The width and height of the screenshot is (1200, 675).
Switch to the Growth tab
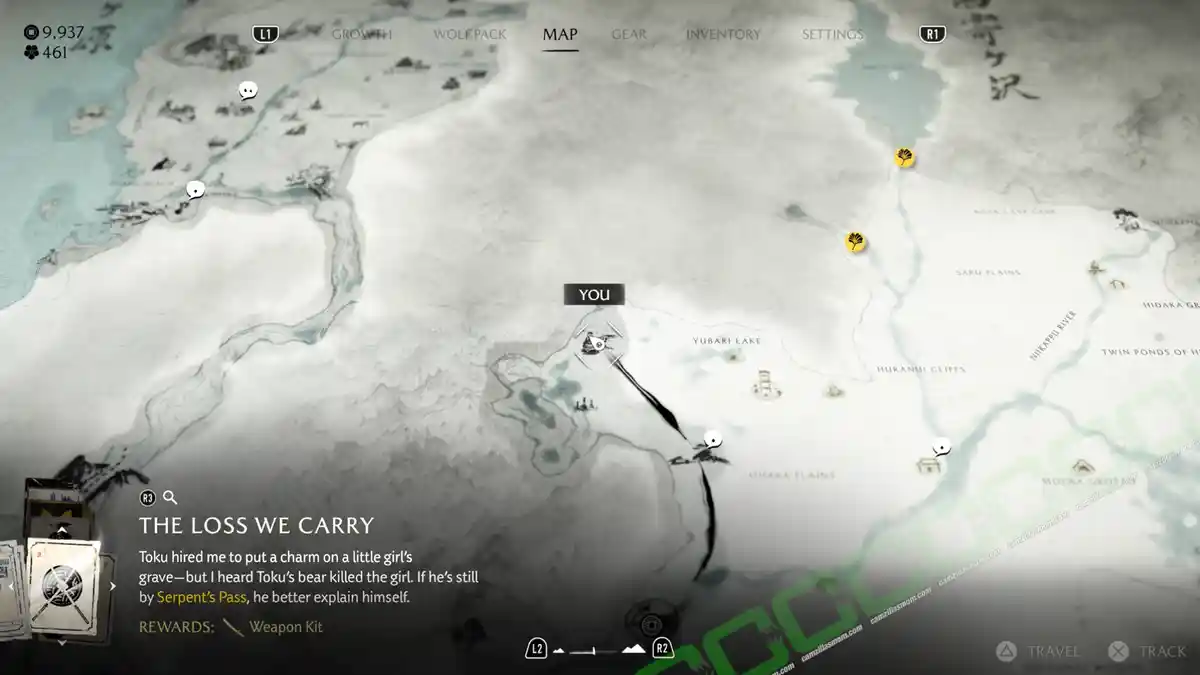coord(361,34)
